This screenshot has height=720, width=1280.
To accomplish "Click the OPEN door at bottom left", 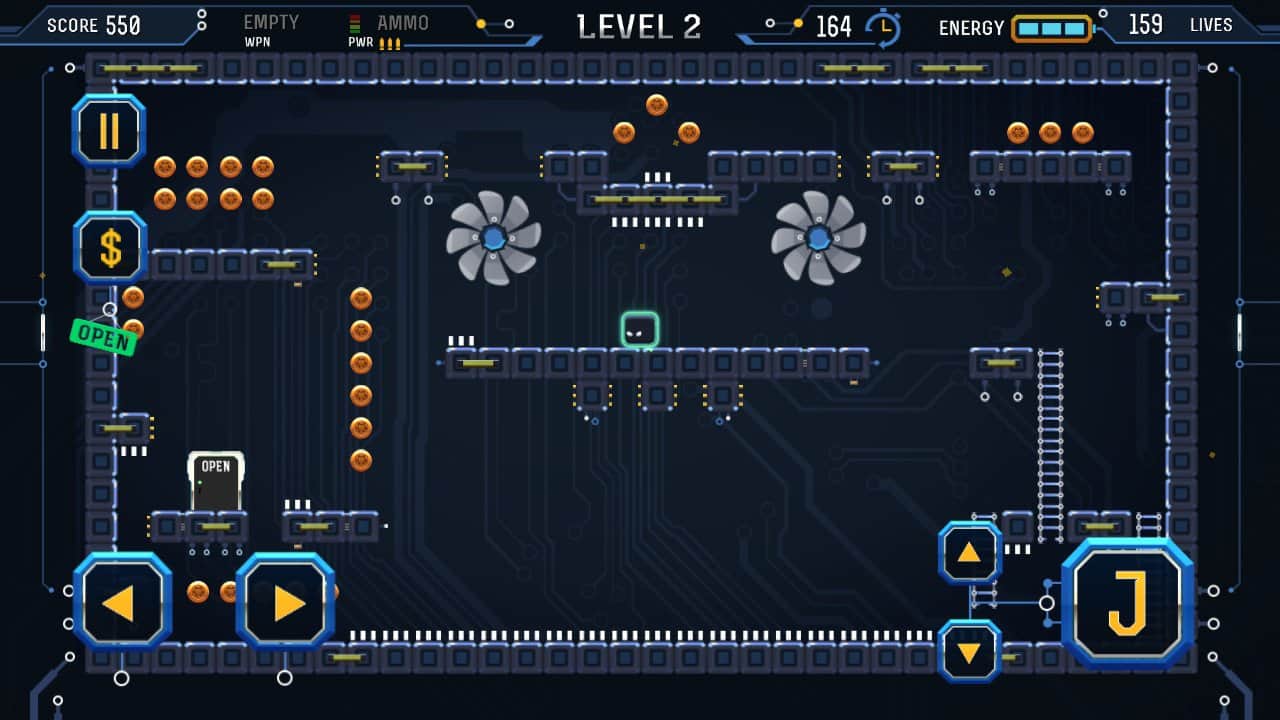I will pyautogui.click(x=215, y=480).
